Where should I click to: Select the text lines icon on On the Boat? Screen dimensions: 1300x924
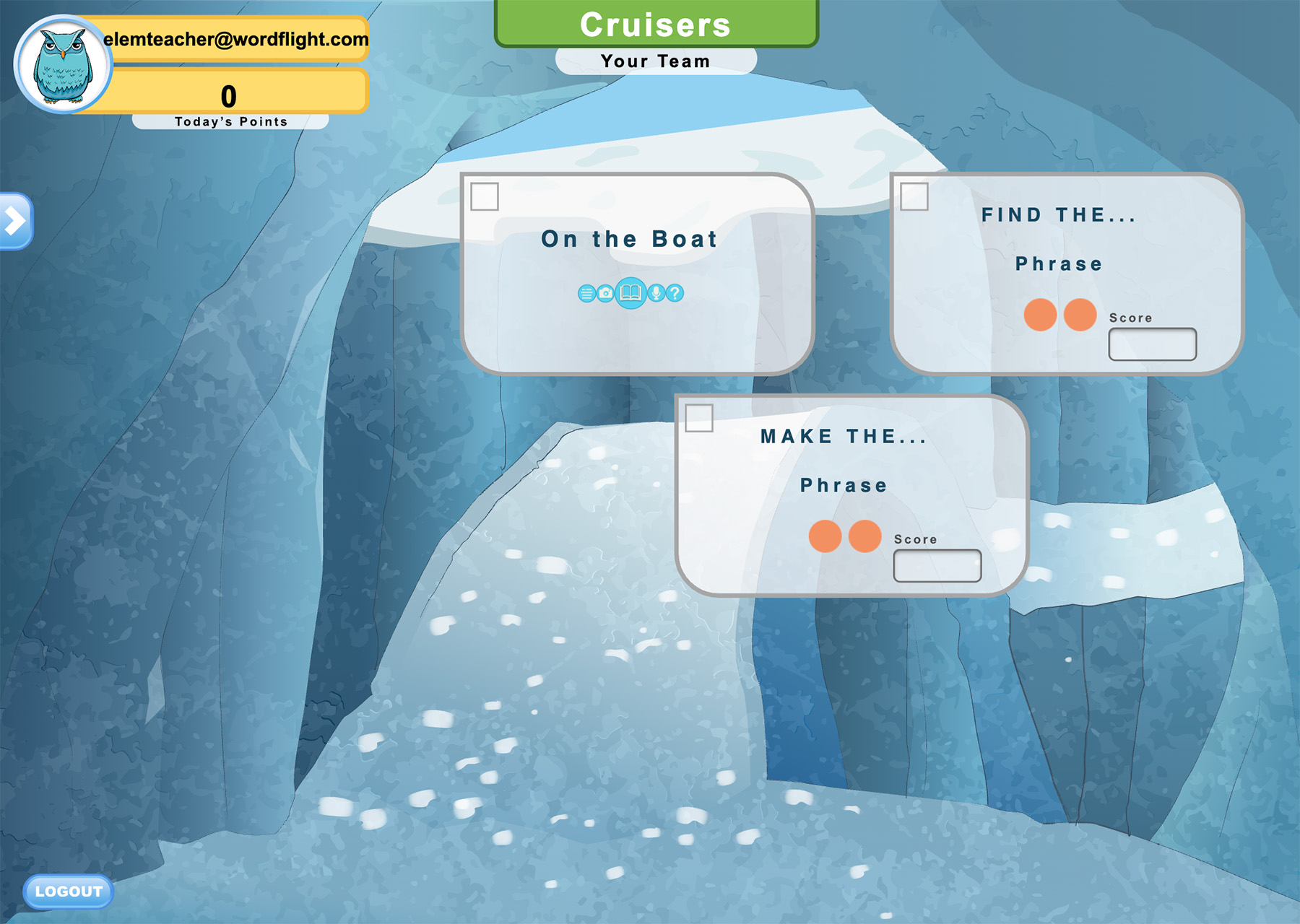pos(586,293)
